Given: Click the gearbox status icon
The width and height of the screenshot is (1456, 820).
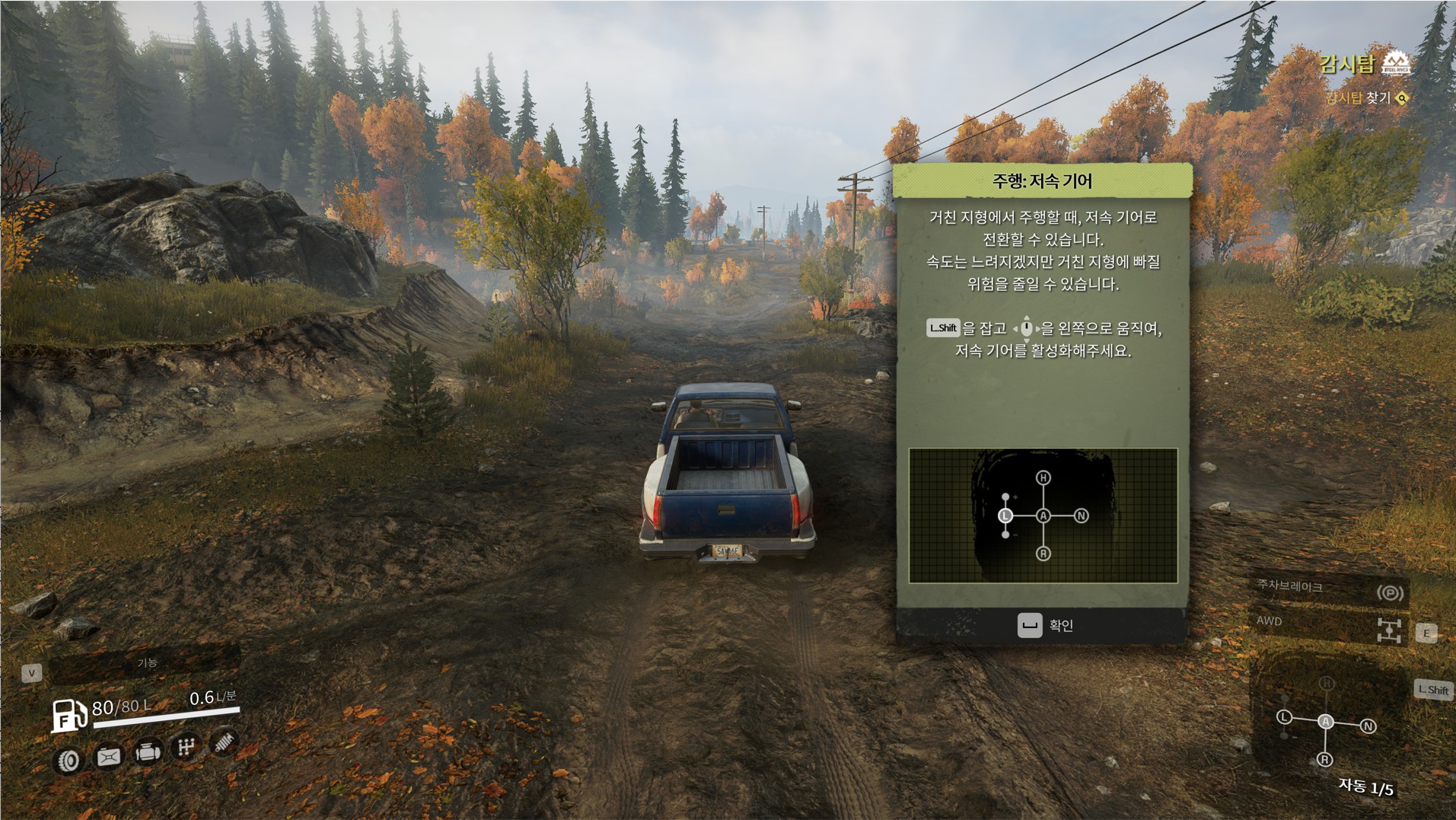Looking at the screenshot, I should click(x=186, y=747).
